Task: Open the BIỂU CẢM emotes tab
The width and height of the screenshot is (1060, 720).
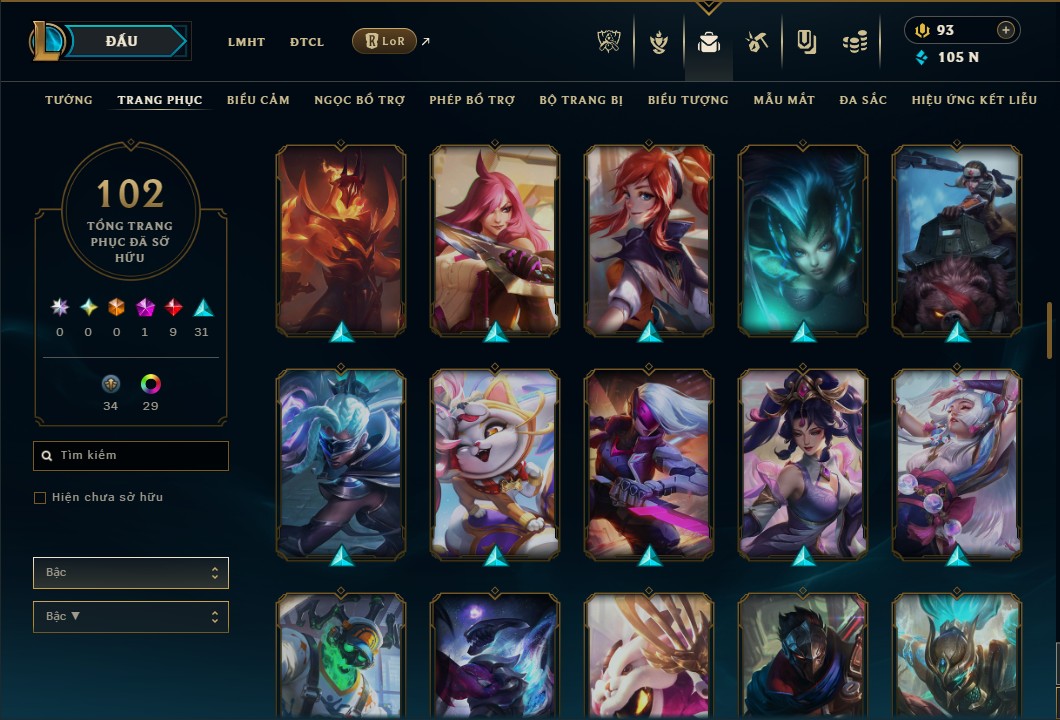Action: pos(258,100)
